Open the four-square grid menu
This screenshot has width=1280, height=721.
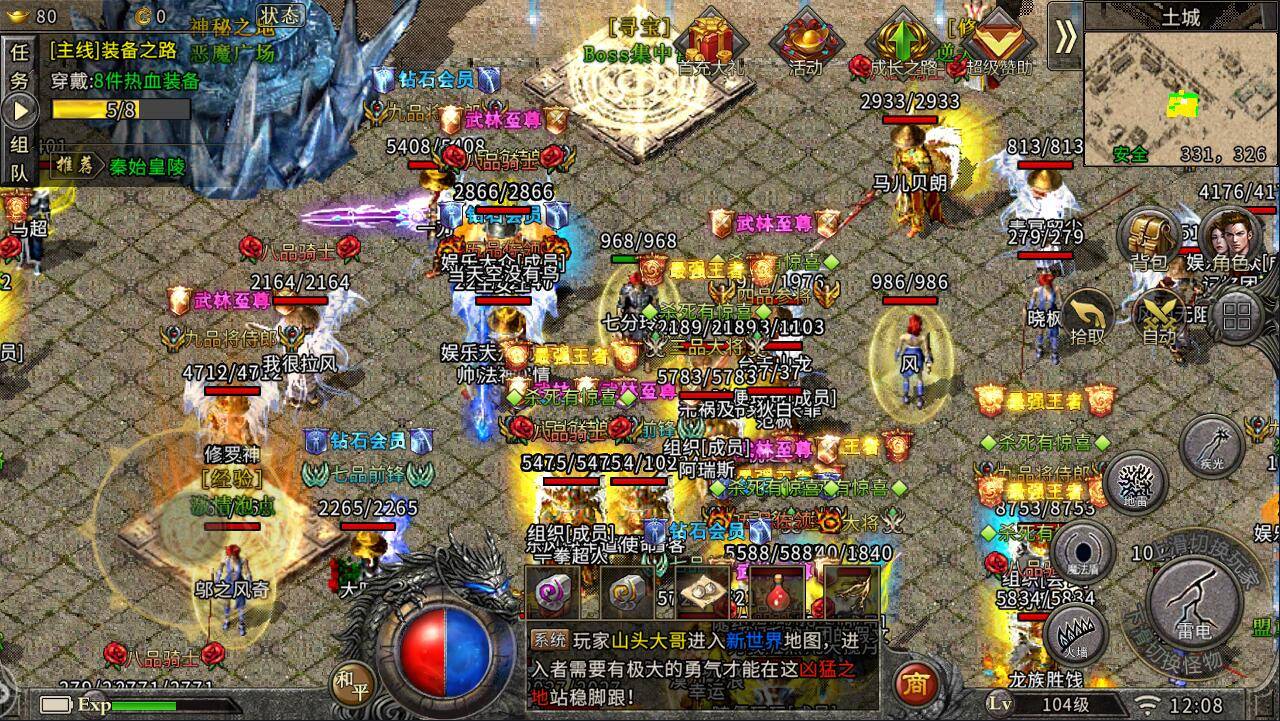click(1236, 315)
